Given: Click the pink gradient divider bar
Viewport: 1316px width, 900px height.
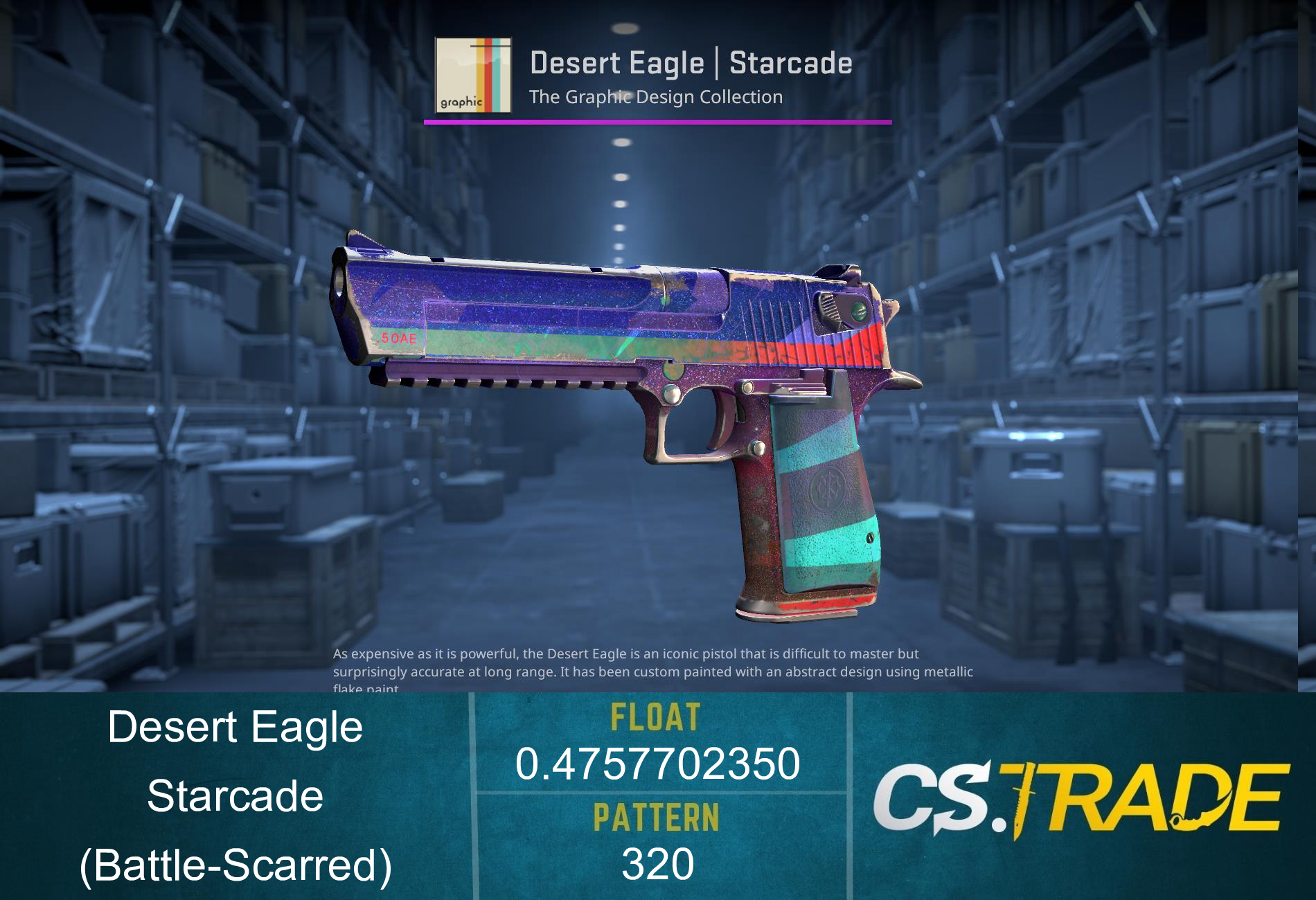Looking at the screenshot, I should 658,121.
